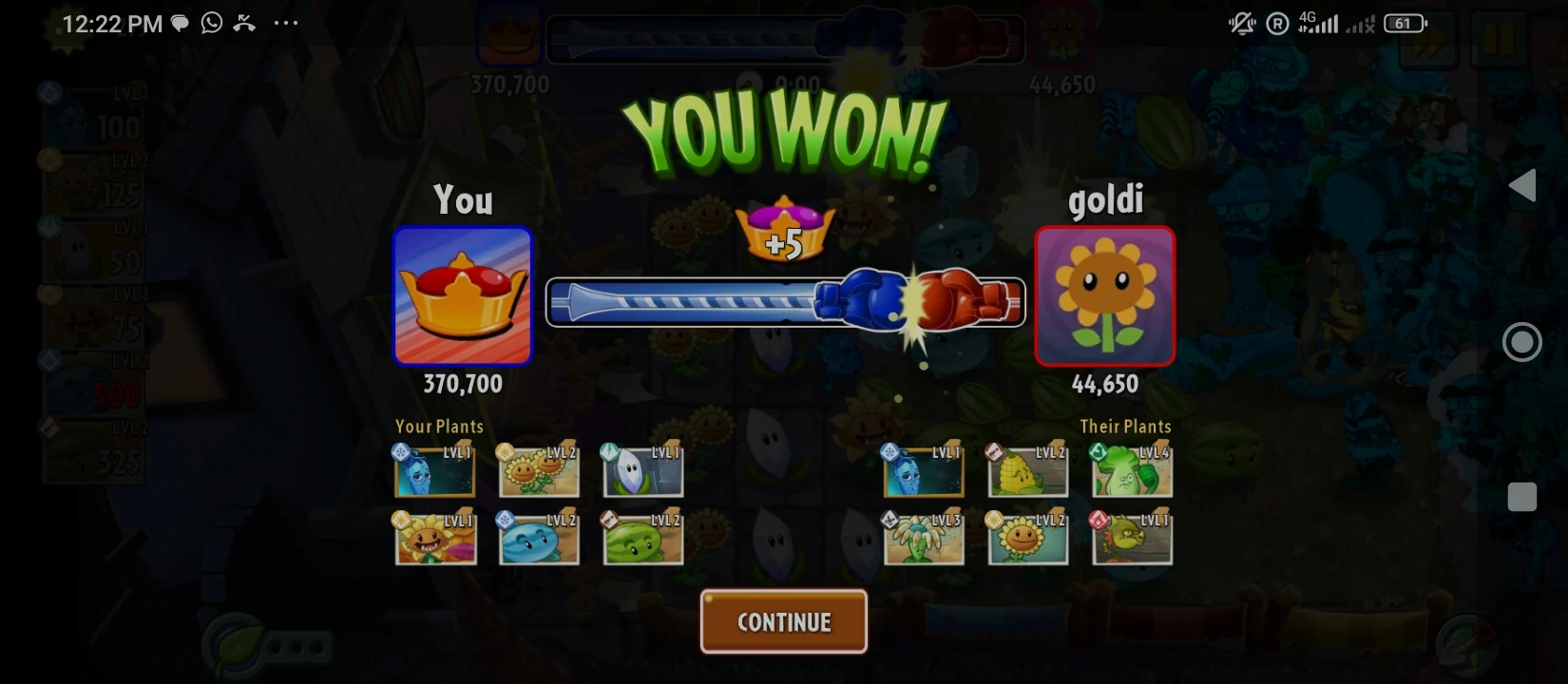The width and height of the screenshot is (1568, 684).
Task: Select the Winter Melon LVL 2 card under Your Plants
Action: click(539, 537)
